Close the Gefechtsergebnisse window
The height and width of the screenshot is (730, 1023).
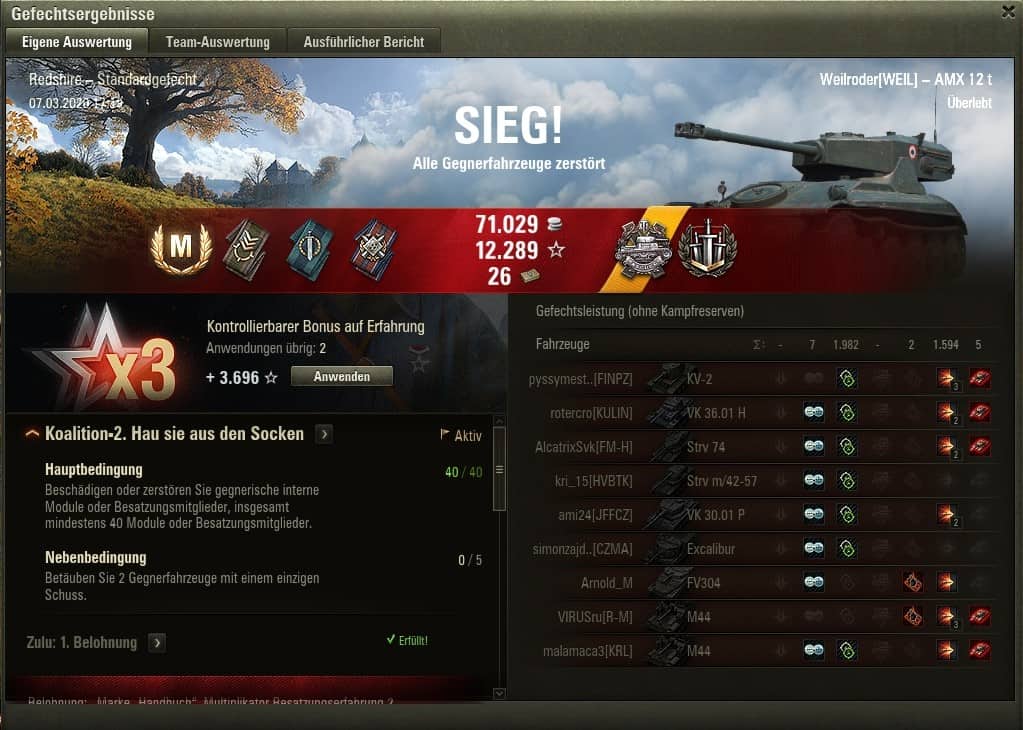pos(1007,12)
